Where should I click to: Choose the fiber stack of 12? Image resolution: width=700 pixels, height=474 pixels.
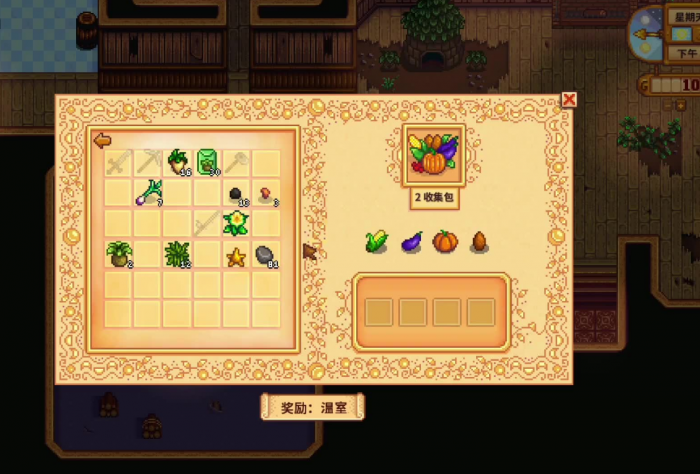tap(179, 254)
